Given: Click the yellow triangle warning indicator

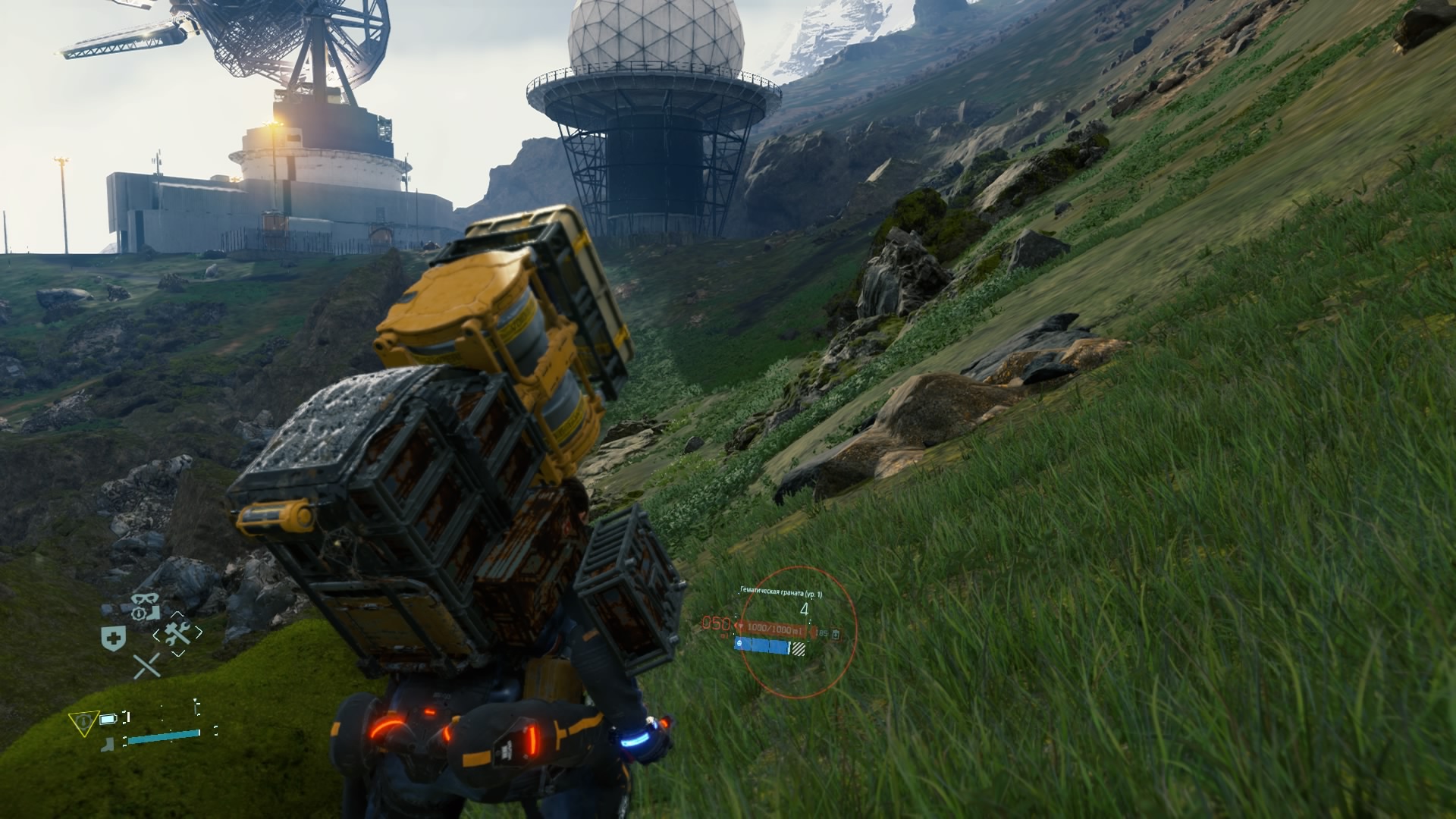Looking at the screenshot, I should pyautogui.click(x=83, y=721).
